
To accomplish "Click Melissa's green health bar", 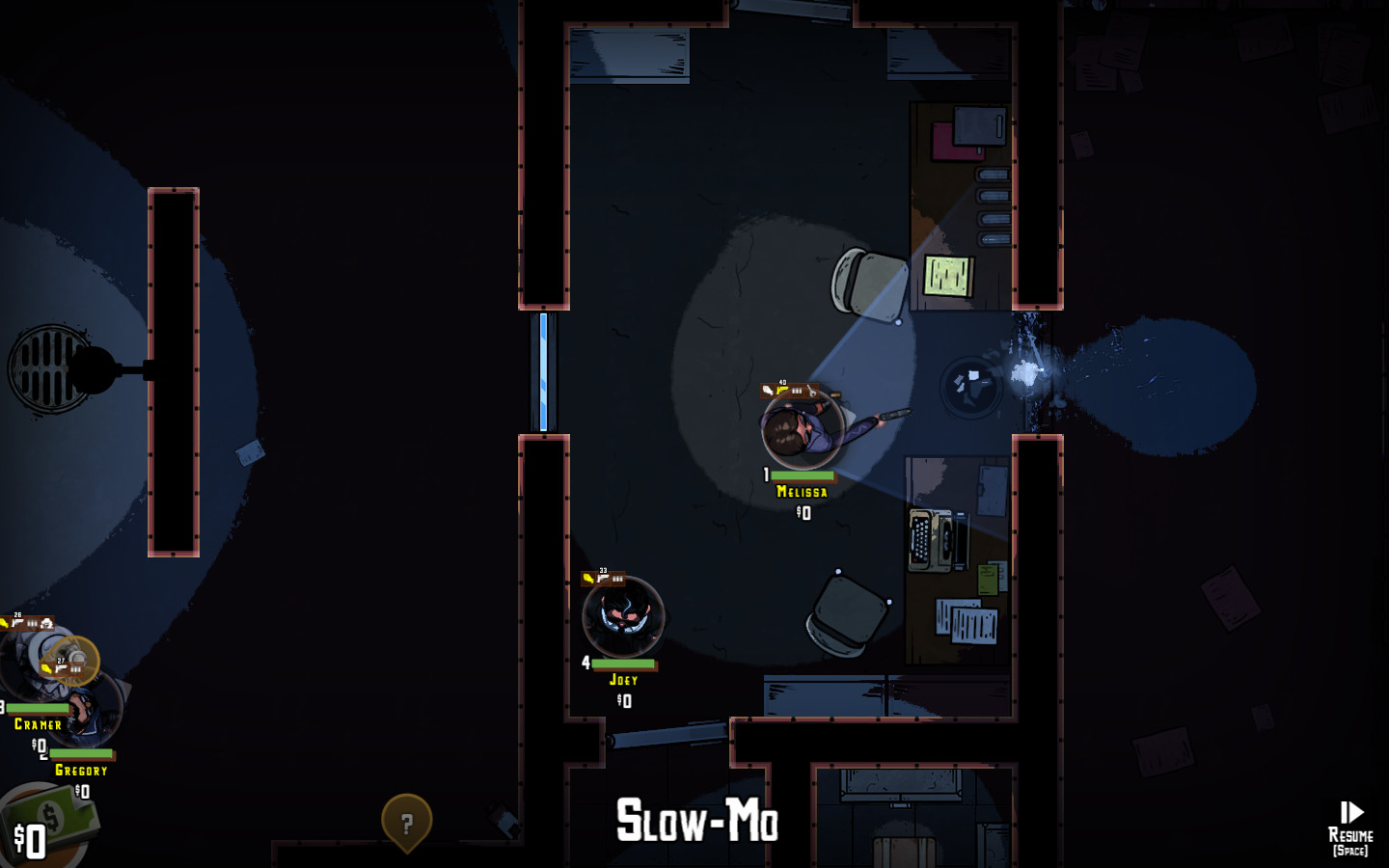I will pos(803,475).
